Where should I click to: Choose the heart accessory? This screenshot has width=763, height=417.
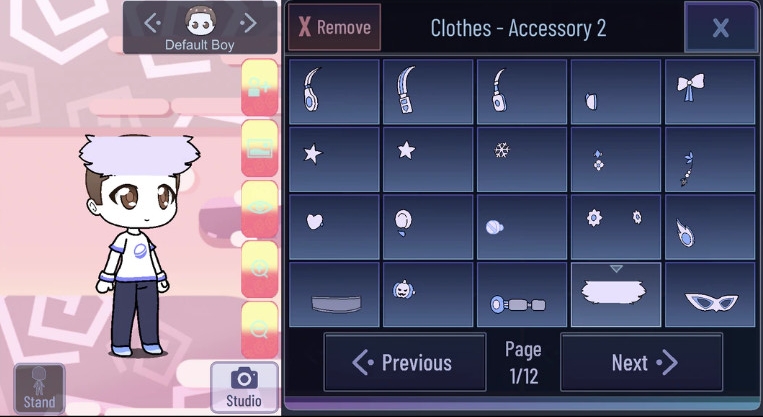pos(334,225)
